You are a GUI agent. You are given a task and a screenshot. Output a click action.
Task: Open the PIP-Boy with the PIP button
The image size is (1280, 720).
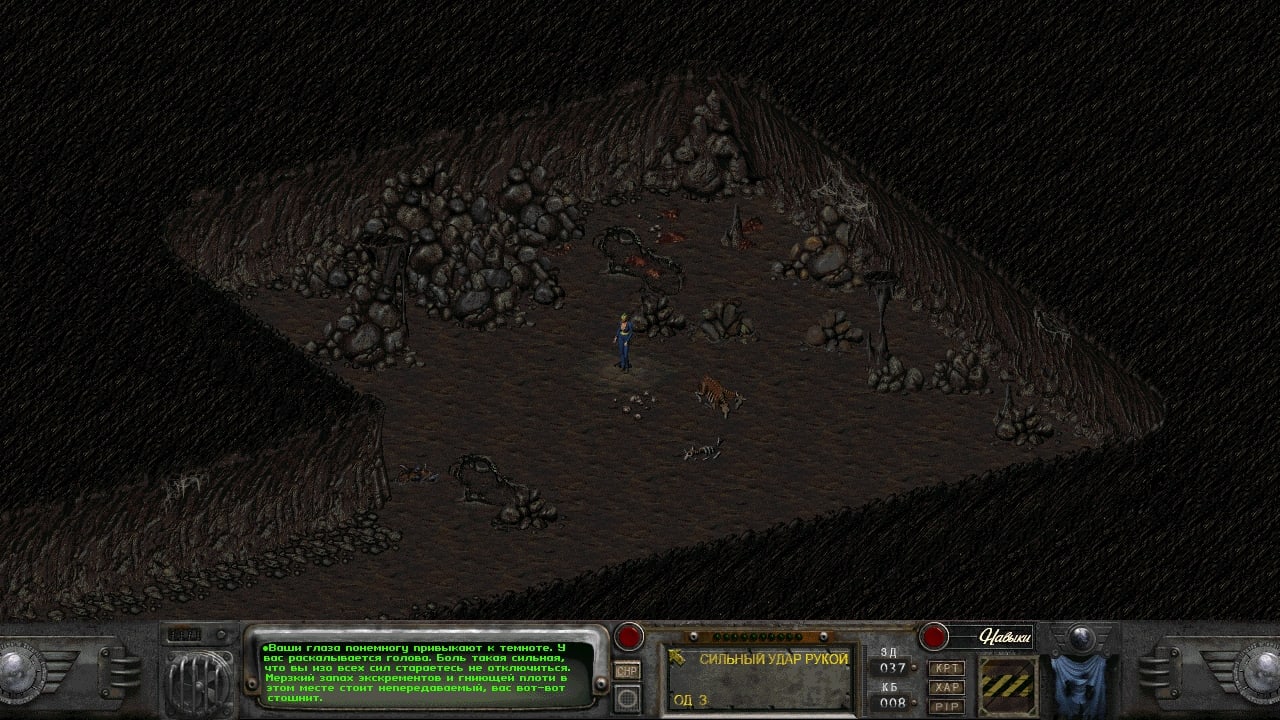pyautogui.click(x=946, y=706)
